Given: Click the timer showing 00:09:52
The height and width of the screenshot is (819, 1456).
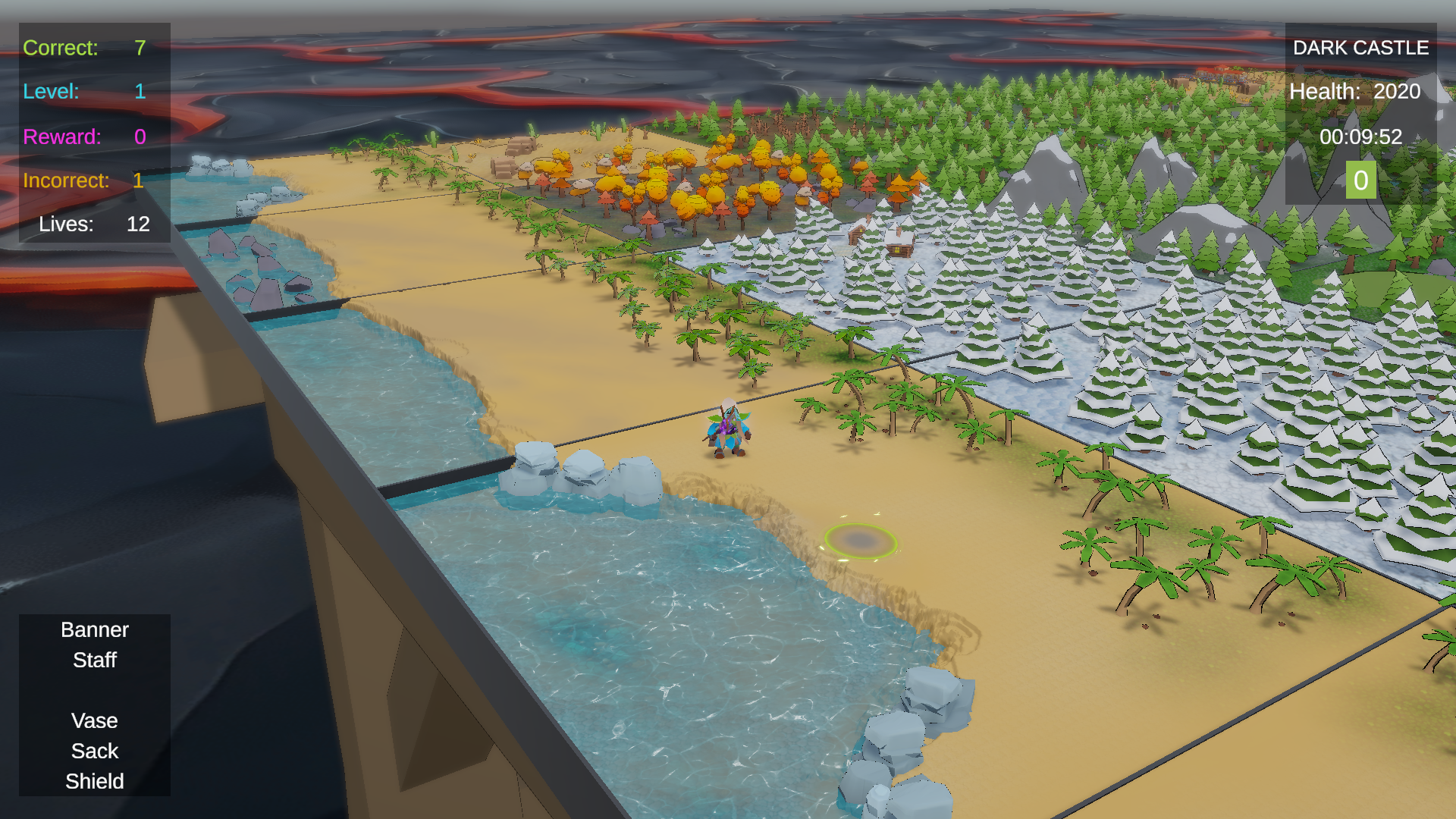Looking at the screenshot, I should point(1361,137).
